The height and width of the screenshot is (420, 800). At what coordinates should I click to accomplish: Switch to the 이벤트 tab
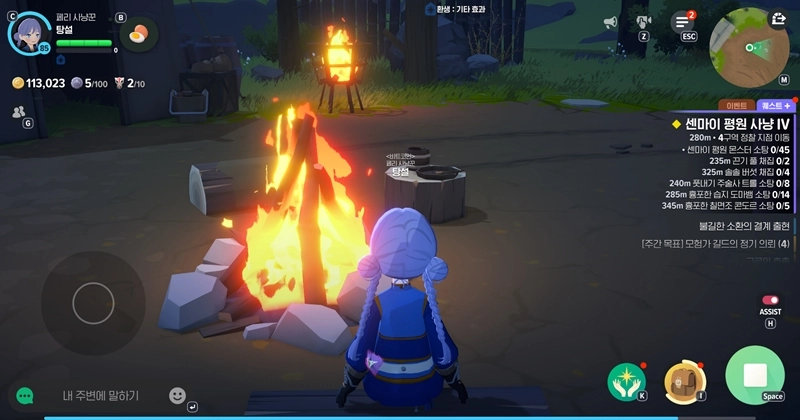point(737,105)
